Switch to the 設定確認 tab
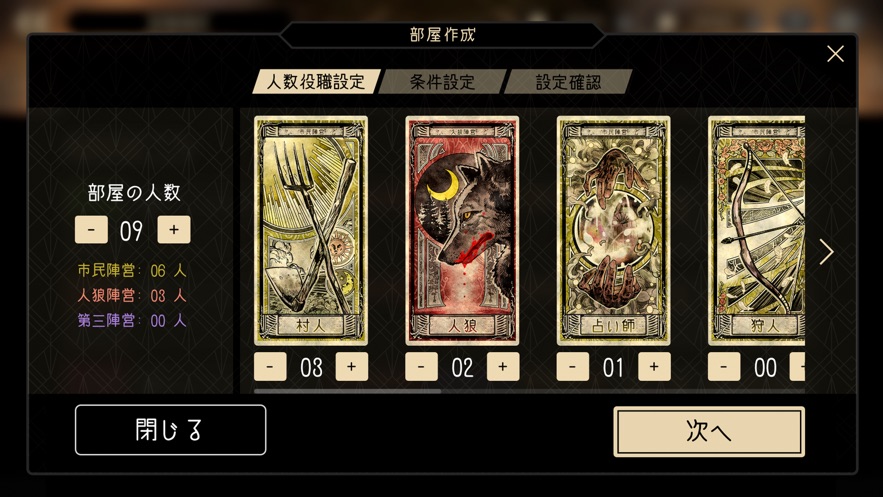This screenshot has width=883, height=497. (568, 82)
